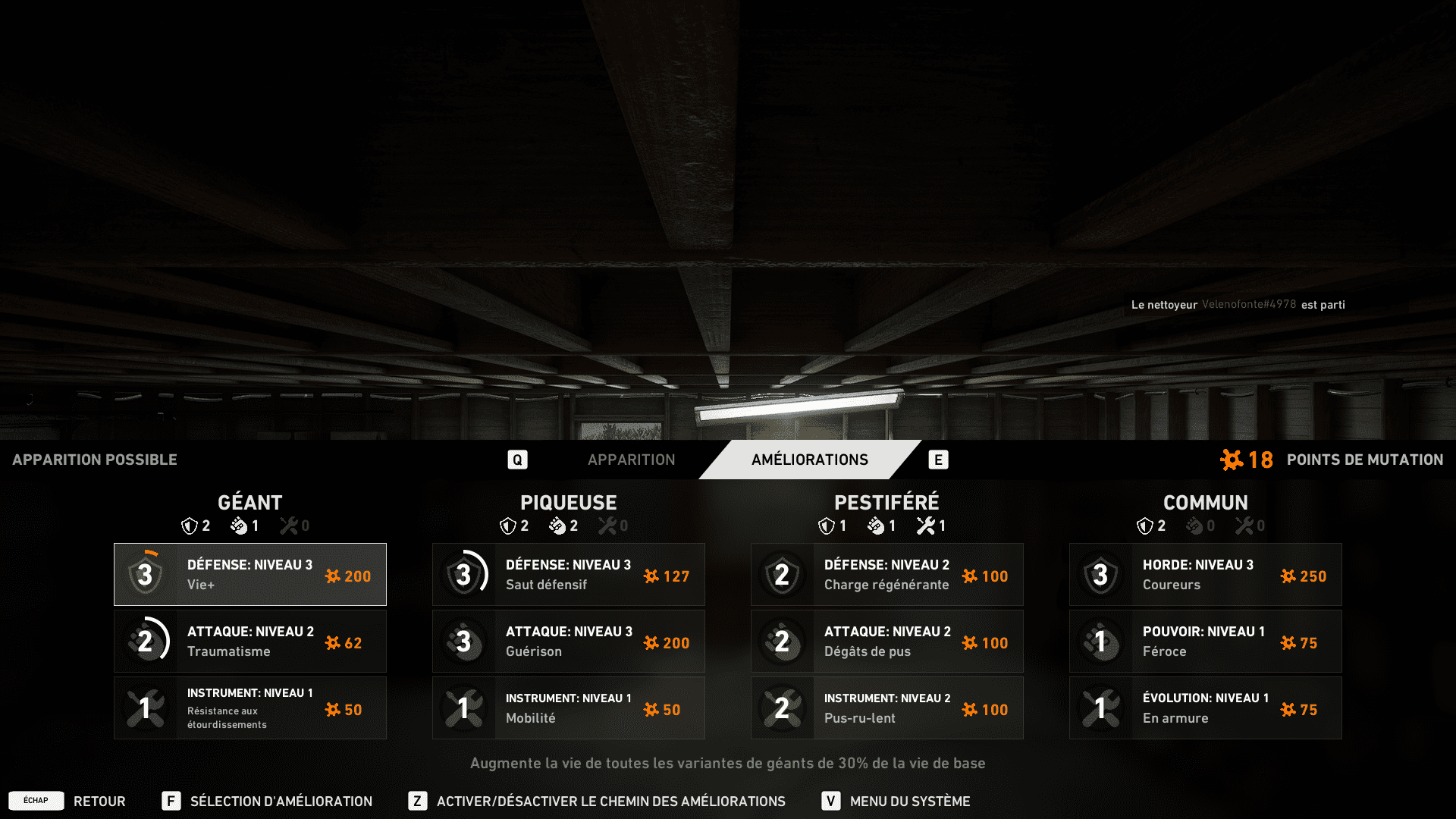
Task: Select Résistance aux étourdissements instrument upgrade
Action: pos(250,708)
